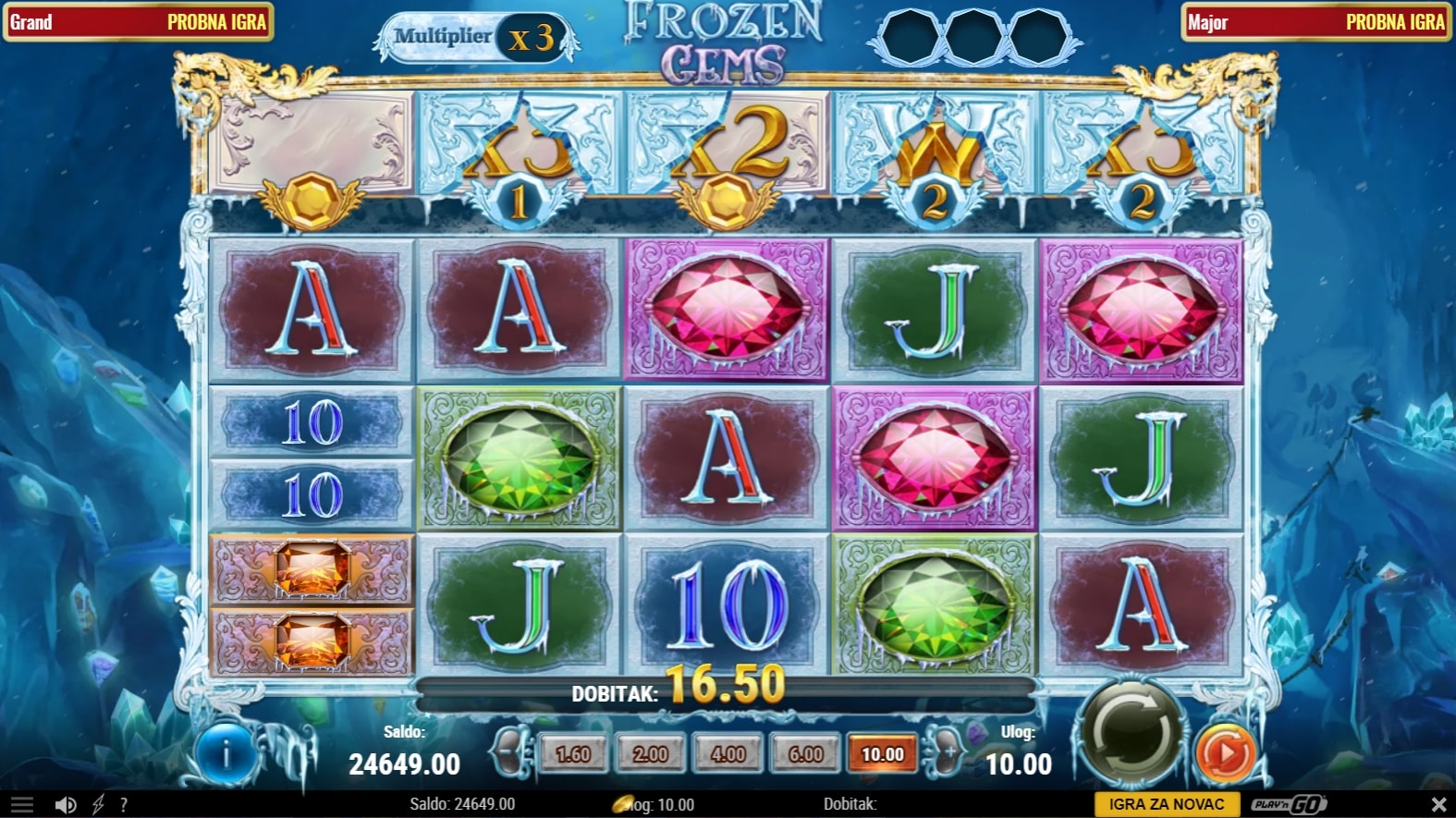Select the 1.60 bet amount
The width and height of the screenshot is (1456, 818).
[x=572, y=754]
